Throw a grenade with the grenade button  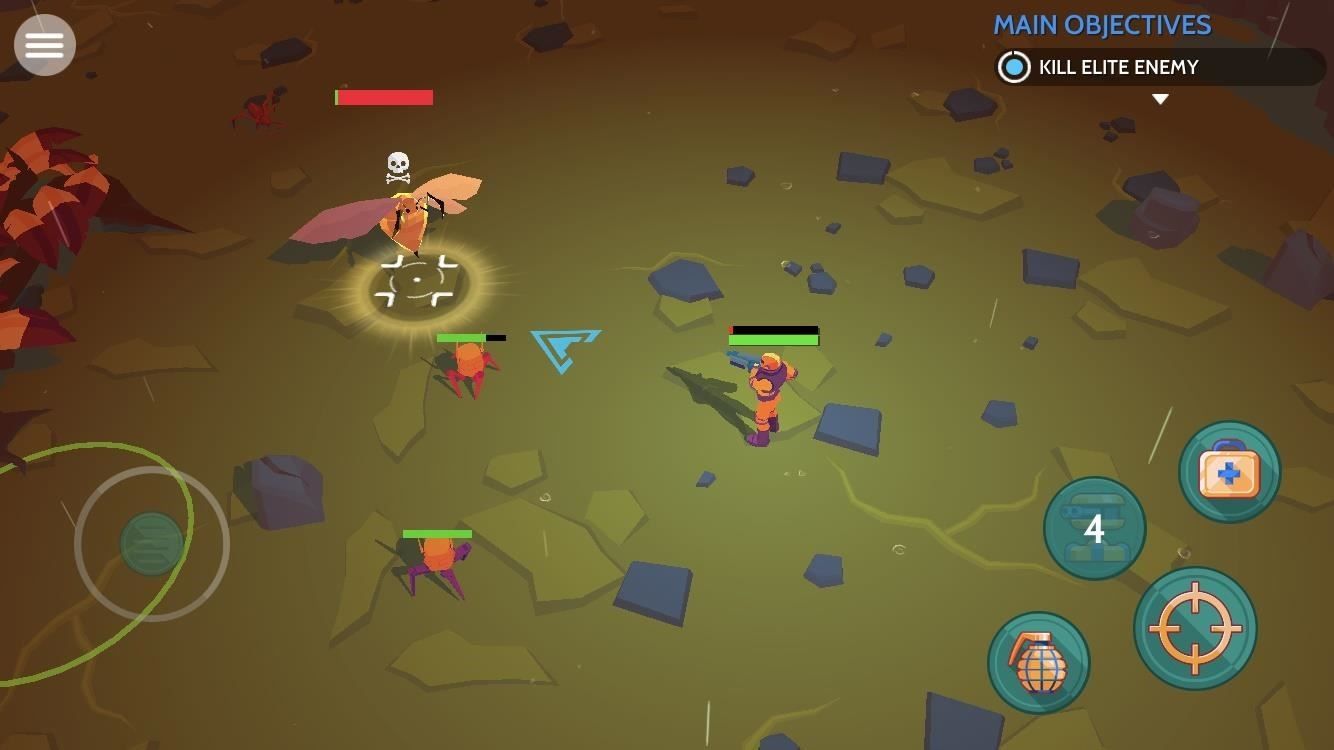[x=1038, y=662]
